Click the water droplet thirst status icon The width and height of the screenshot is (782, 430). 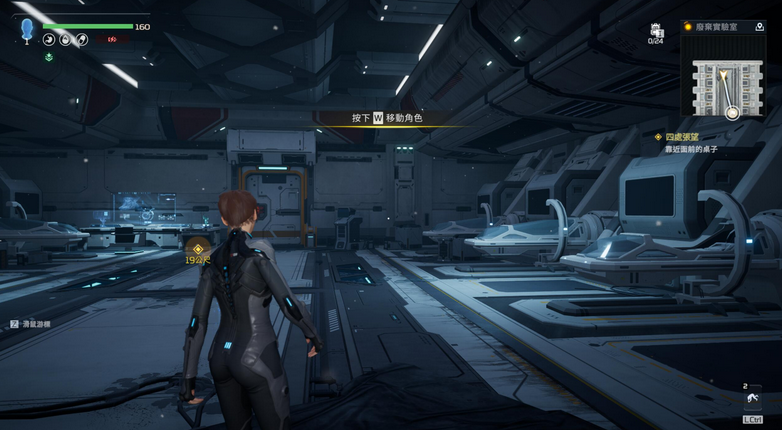[65, 40]
